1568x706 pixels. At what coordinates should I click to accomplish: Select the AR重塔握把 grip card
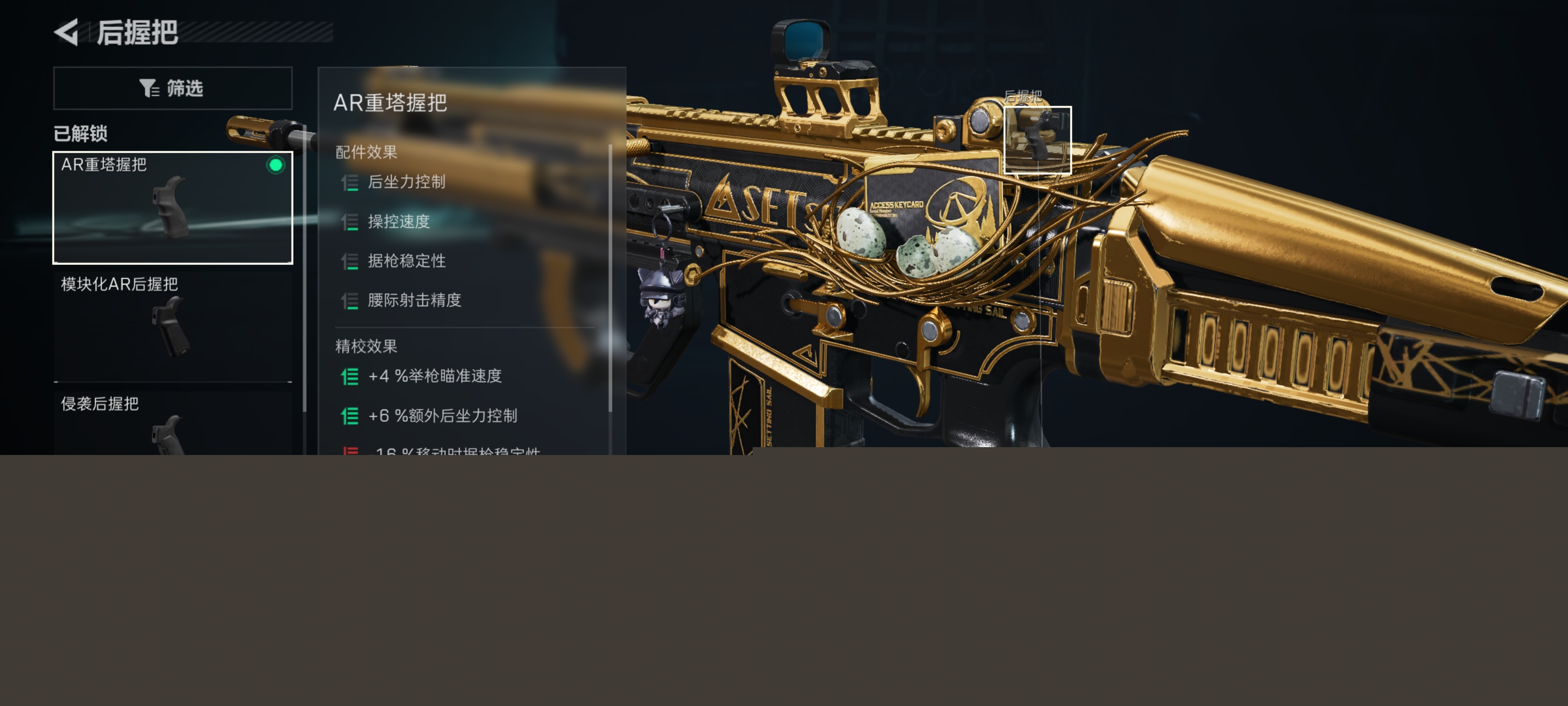click(x=173, y=207)
